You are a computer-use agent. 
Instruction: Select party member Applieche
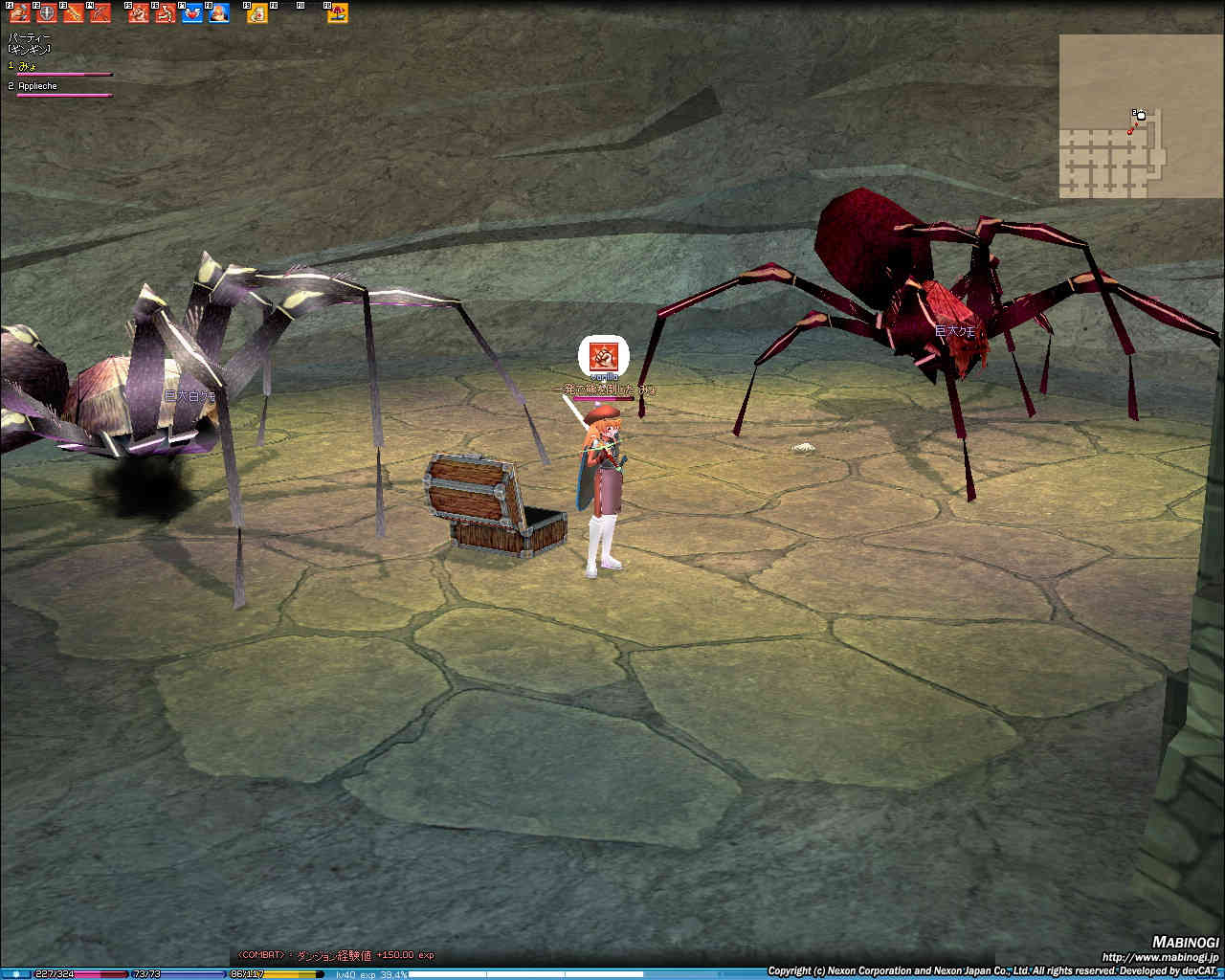pyautogui.click(x=38, y=86)
